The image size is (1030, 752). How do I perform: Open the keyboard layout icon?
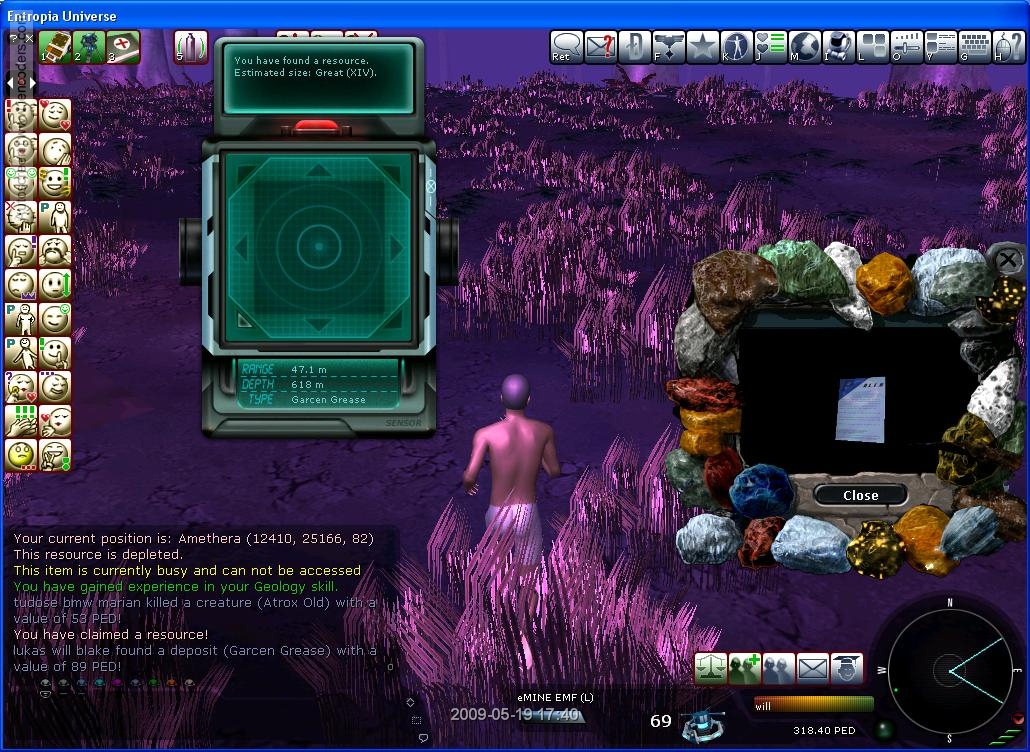[975, 47]
